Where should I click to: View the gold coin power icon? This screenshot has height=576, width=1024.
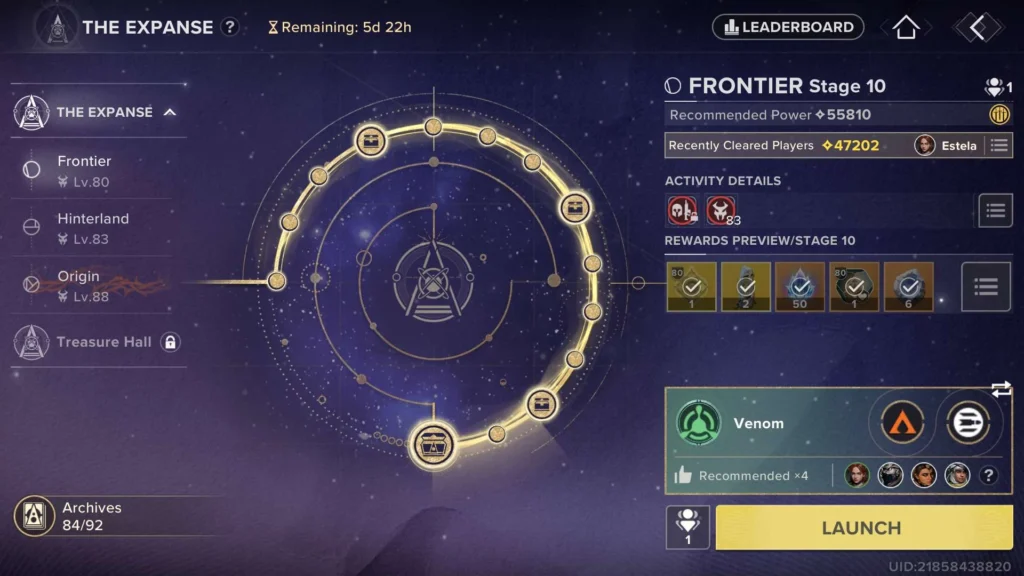(x=999, y=114)
